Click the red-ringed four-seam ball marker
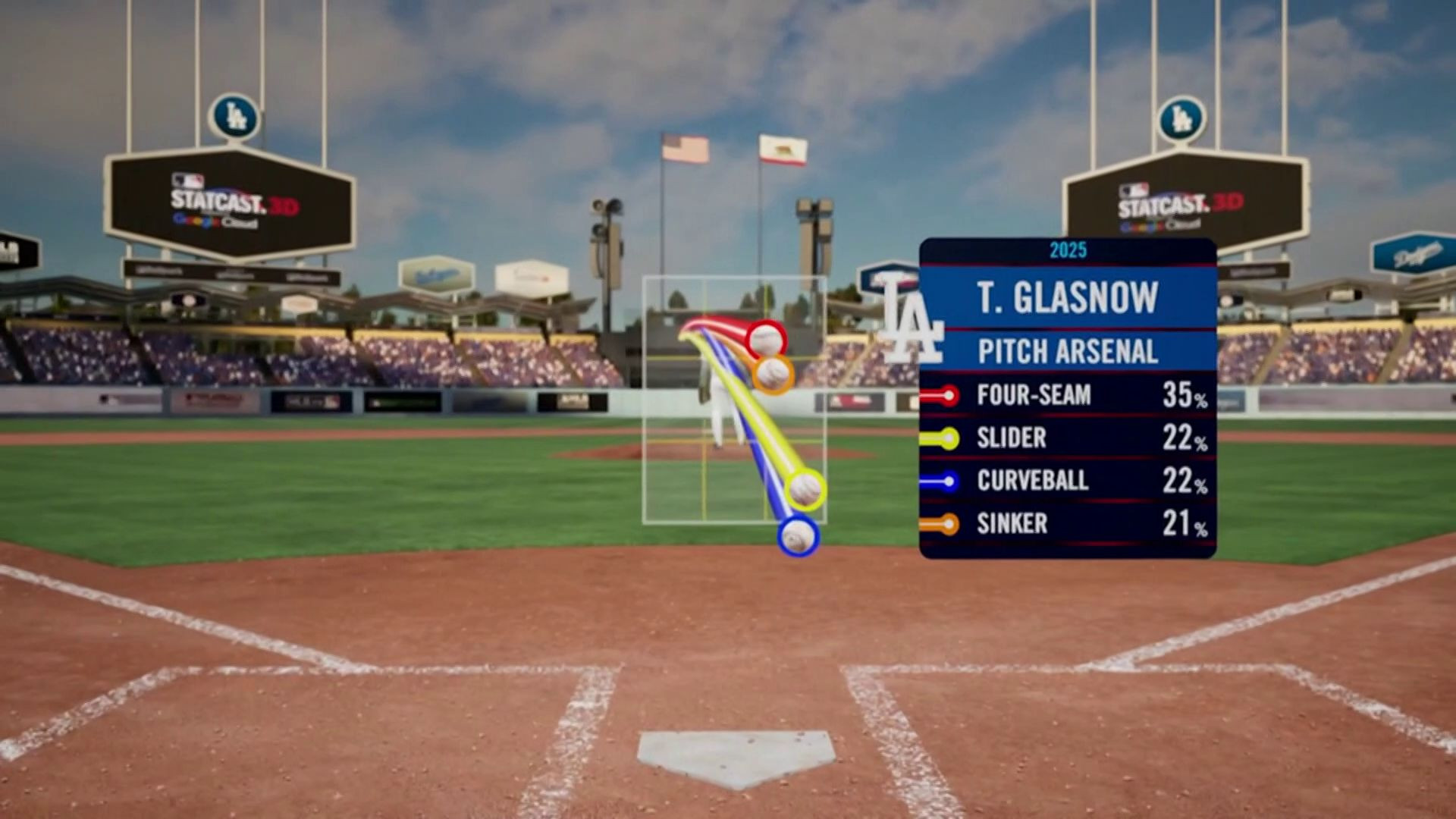The height and width of the screenshot is (819, 1456). pos(766,339)
